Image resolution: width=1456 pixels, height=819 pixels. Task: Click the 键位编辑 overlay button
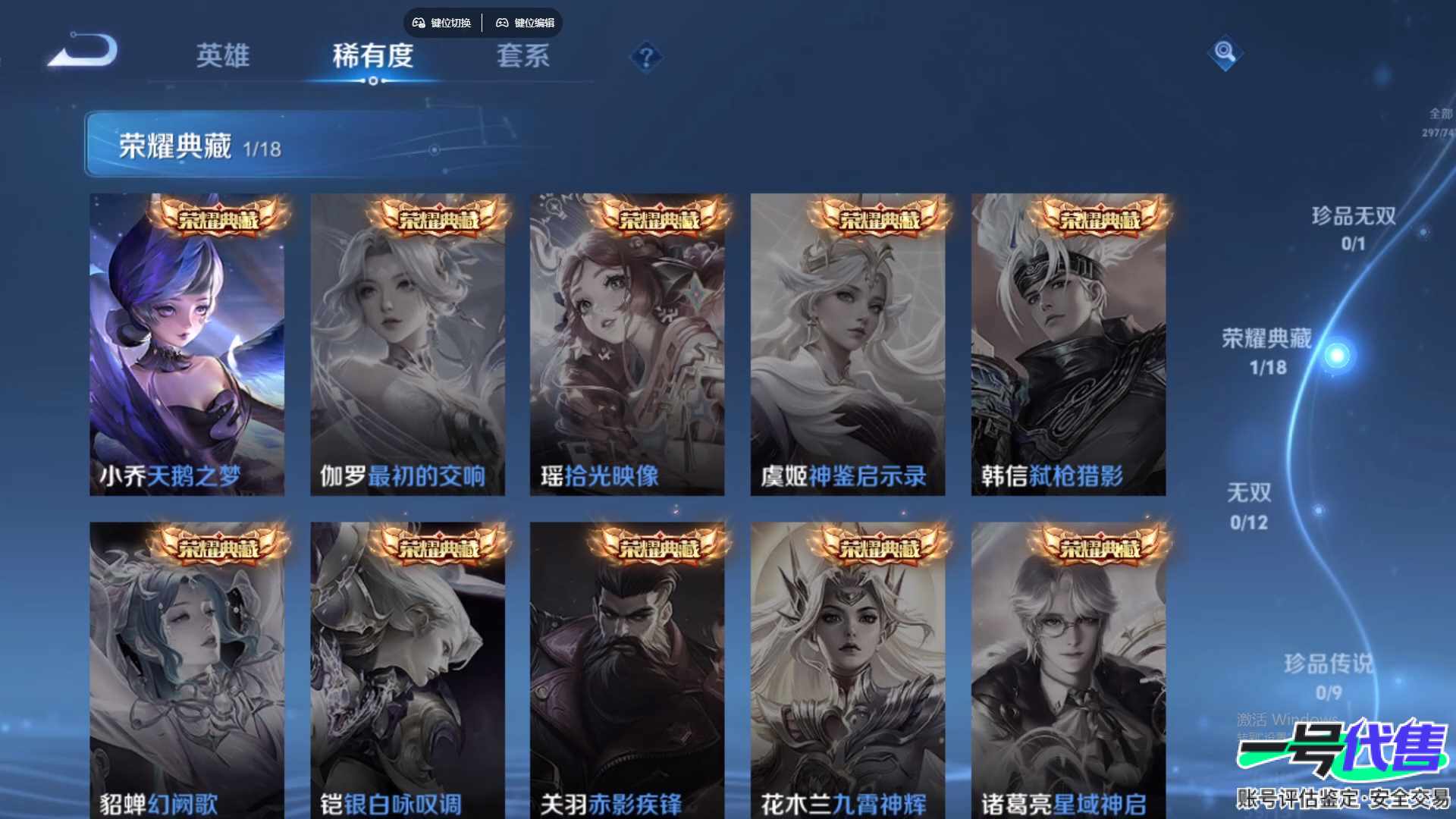point(526,23)
